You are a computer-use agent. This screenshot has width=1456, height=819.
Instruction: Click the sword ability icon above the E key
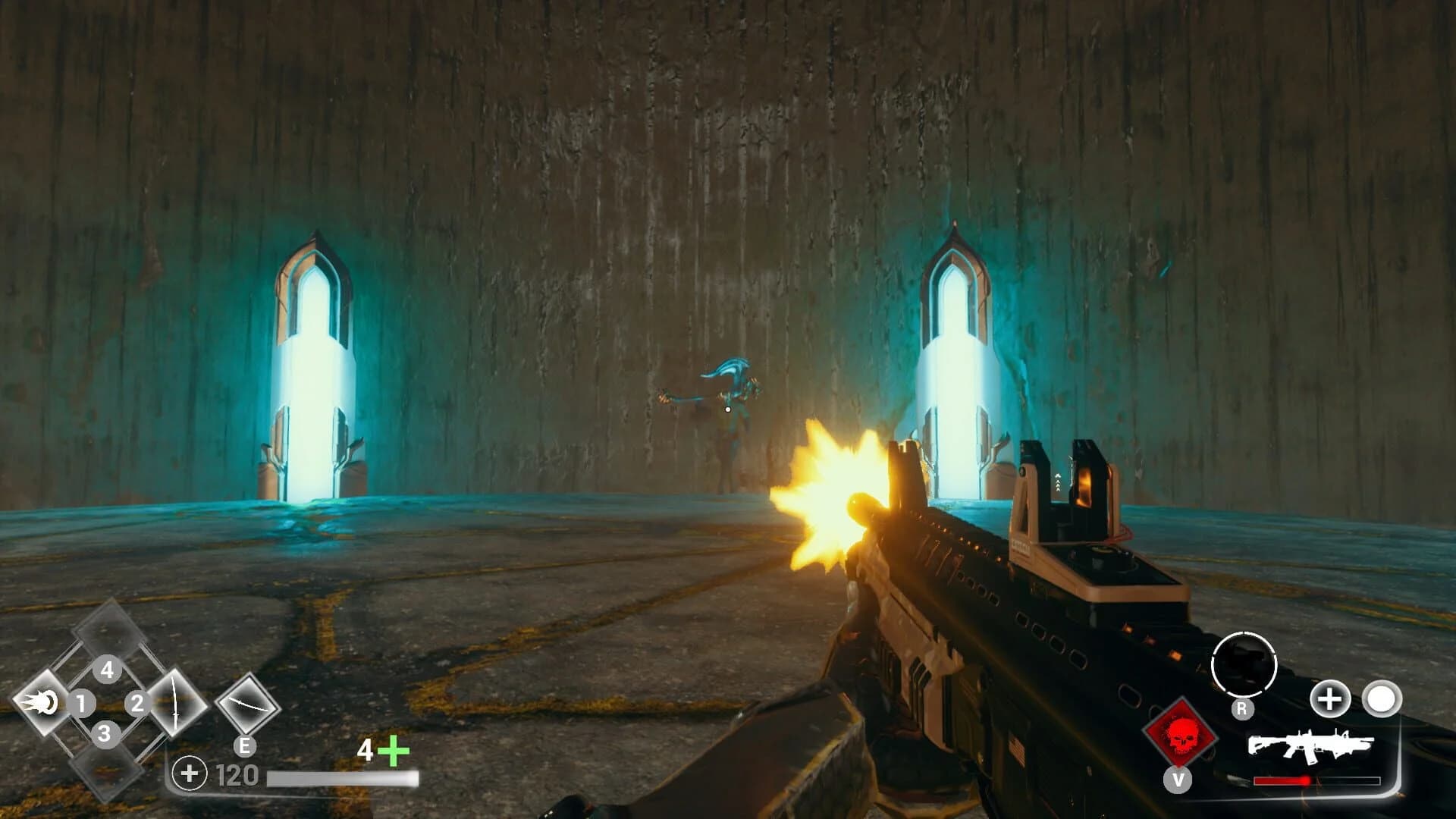[177, 704]
